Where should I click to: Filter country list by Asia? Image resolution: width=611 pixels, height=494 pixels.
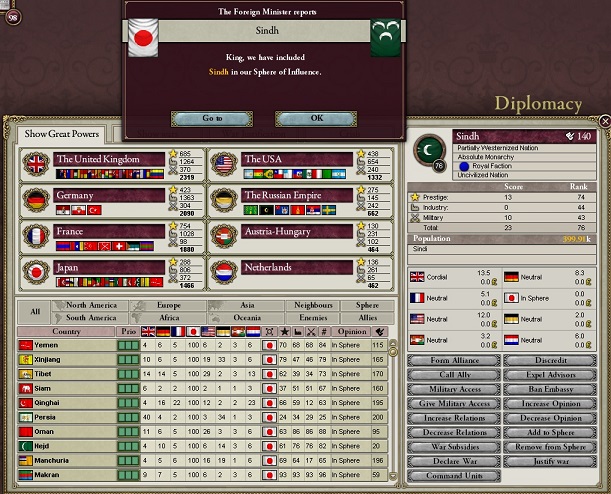coord(238,305)
